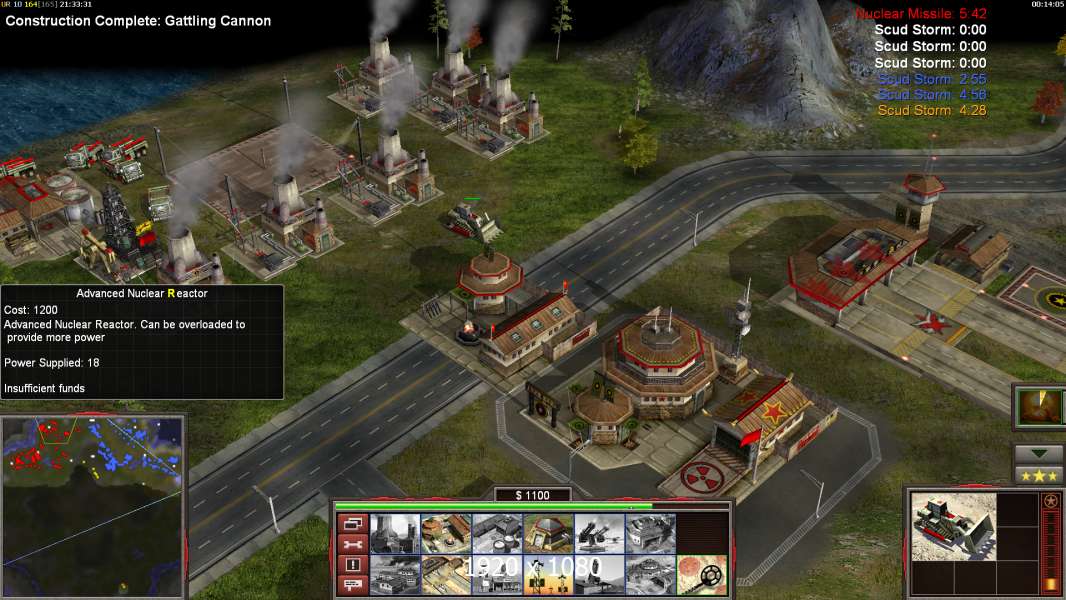
Task: Select the Barracks build icon
Action: point(445,534)
